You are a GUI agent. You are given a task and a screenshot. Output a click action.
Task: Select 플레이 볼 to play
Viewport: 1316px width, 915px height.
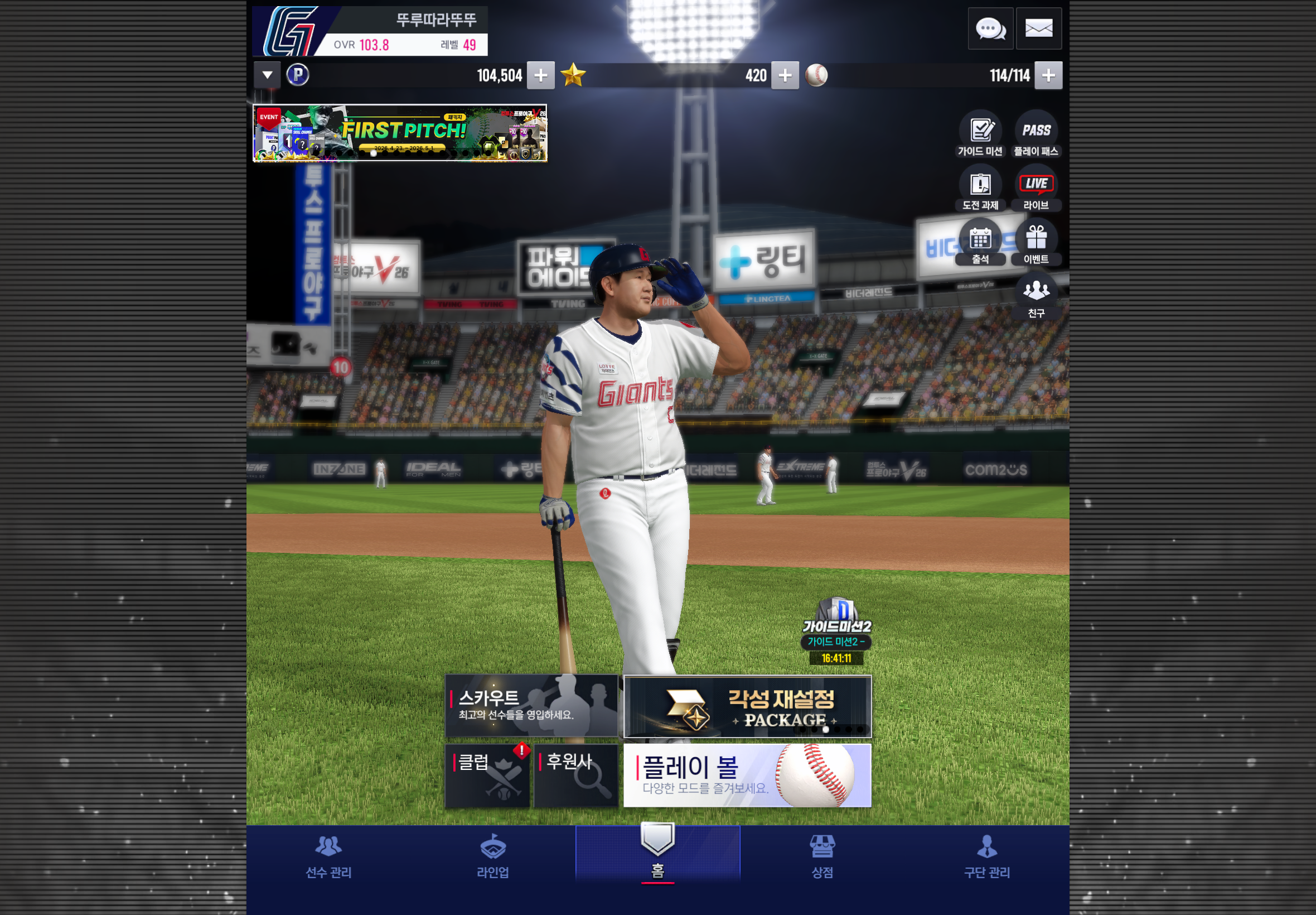747,776
